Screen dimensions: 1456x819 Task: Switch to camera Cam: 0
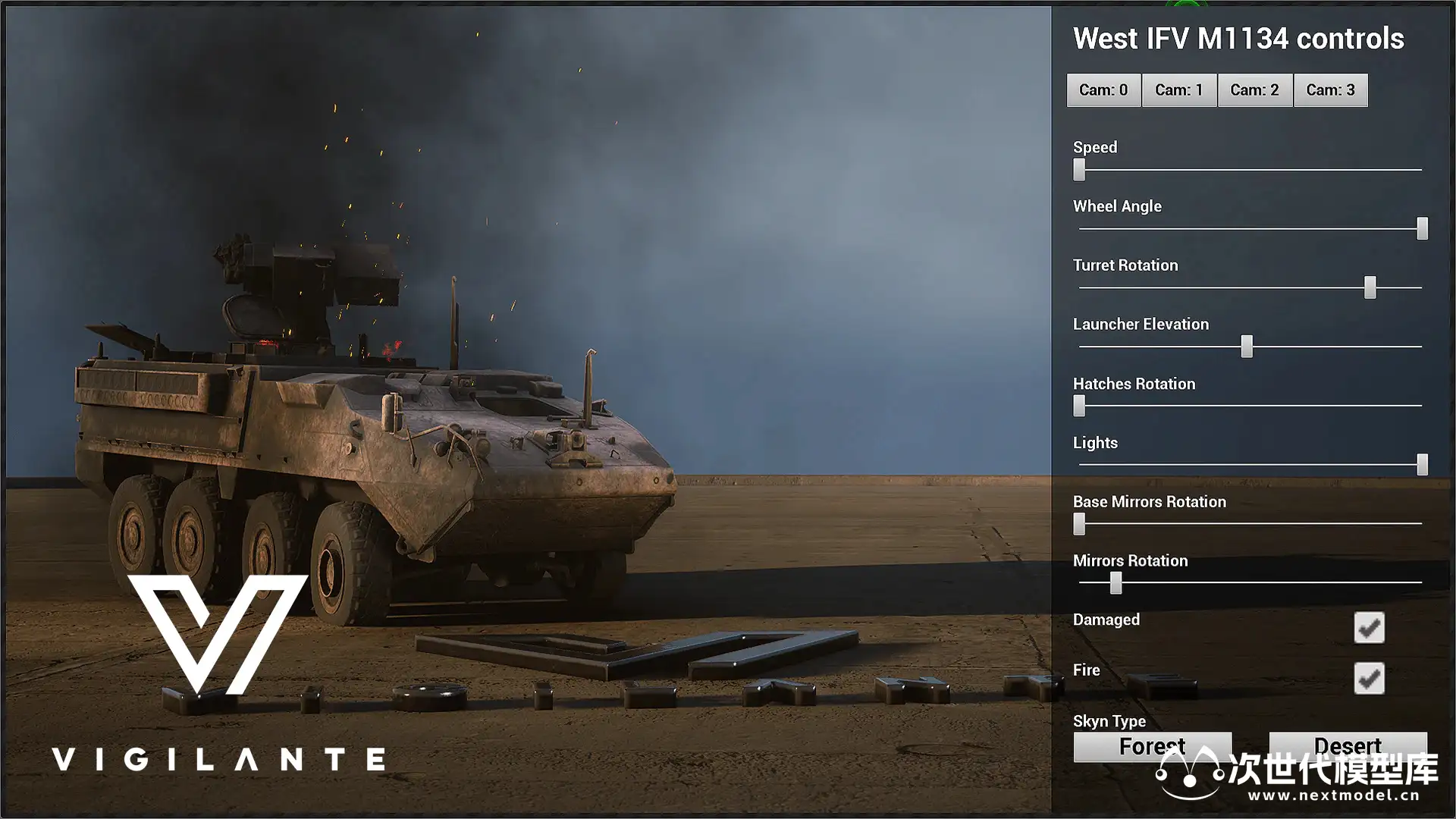tap(1103, 90)
